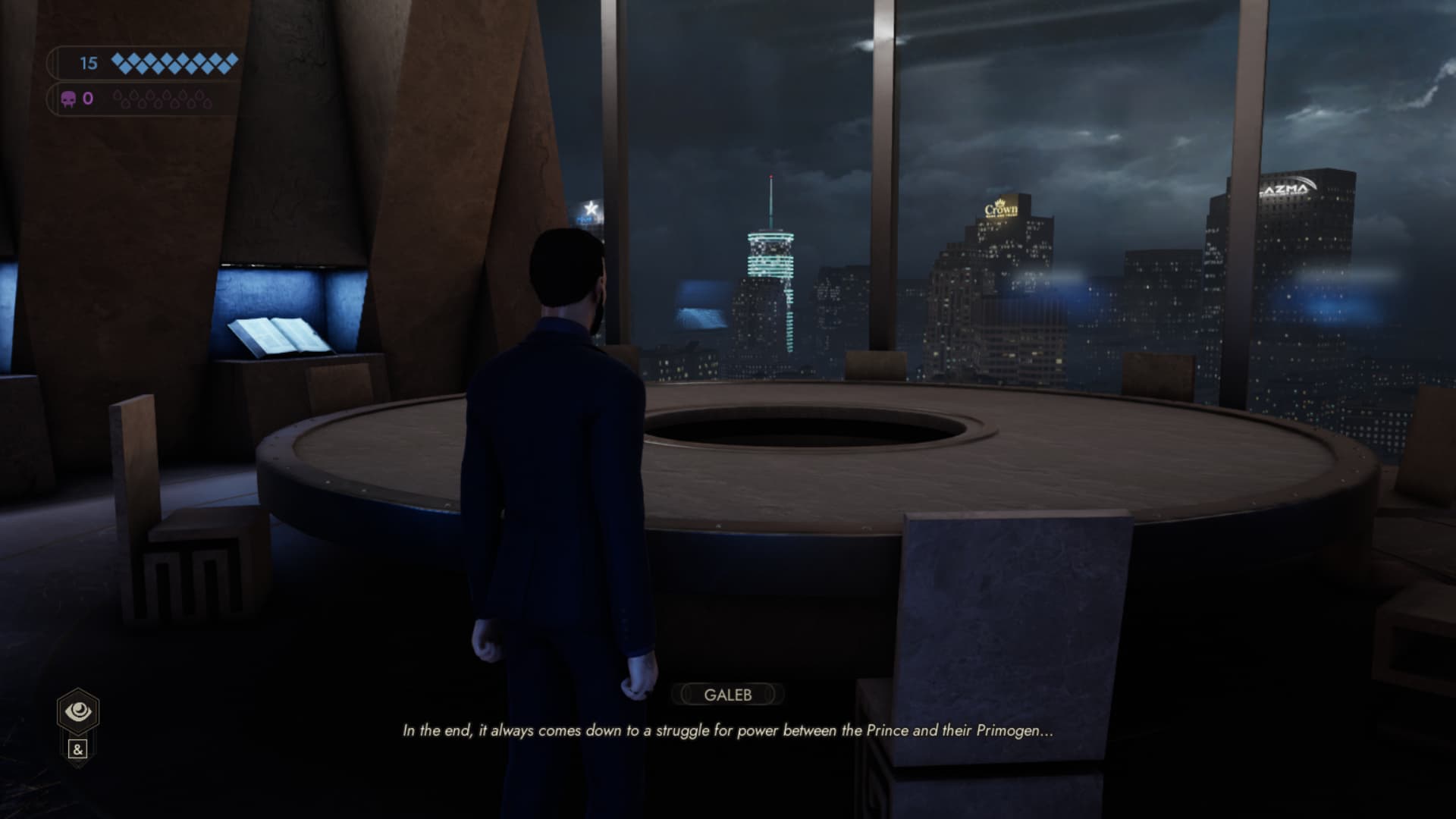Activate the eye-shaped senses ability icon
1456x819 pixels.
pos(78,711)
